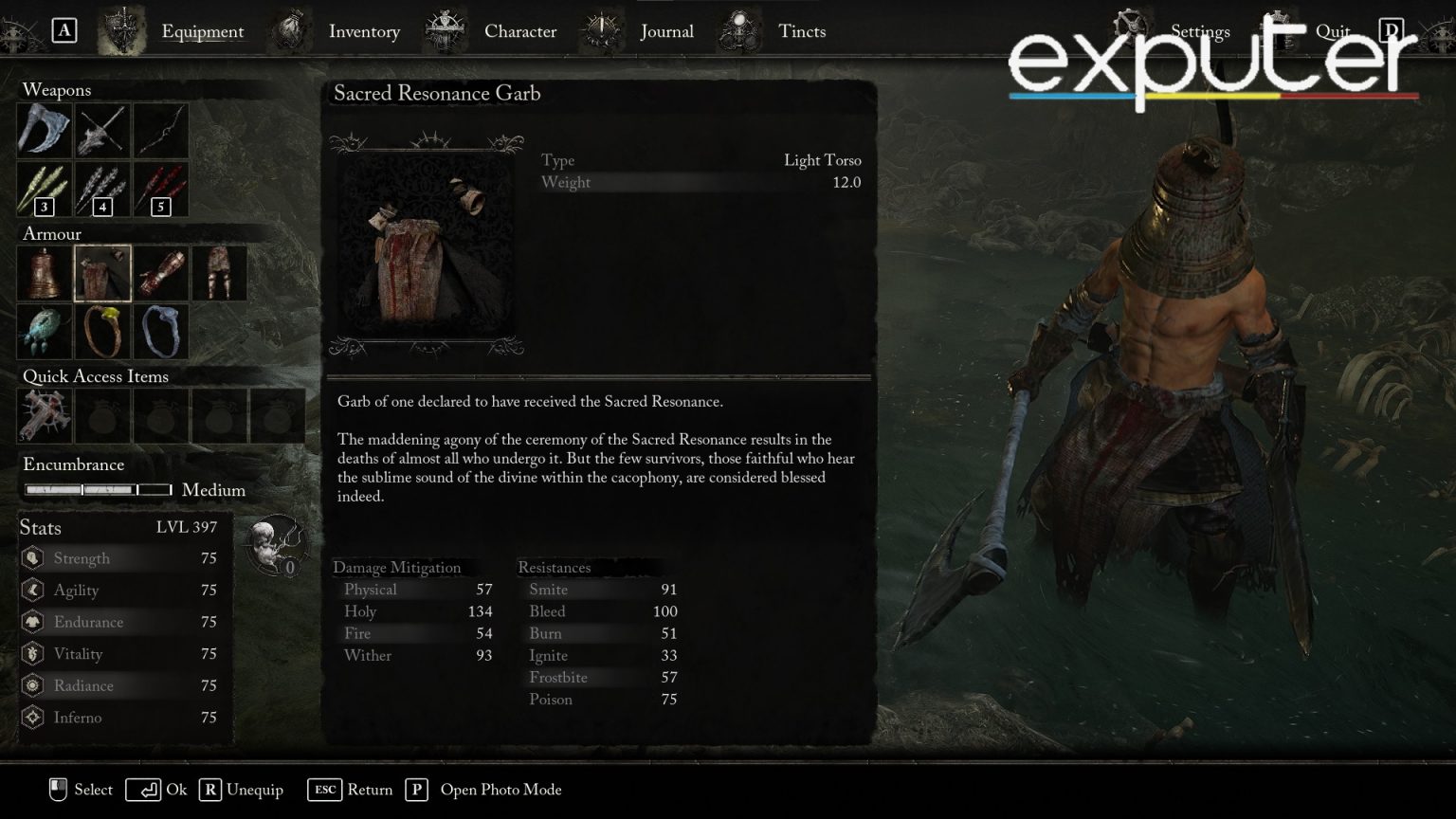The width and height of the screenshot is (1456, 819).
Task: Toggle selection of the Sacred Resonance Garb slot
Action: (x=102, y=272)
